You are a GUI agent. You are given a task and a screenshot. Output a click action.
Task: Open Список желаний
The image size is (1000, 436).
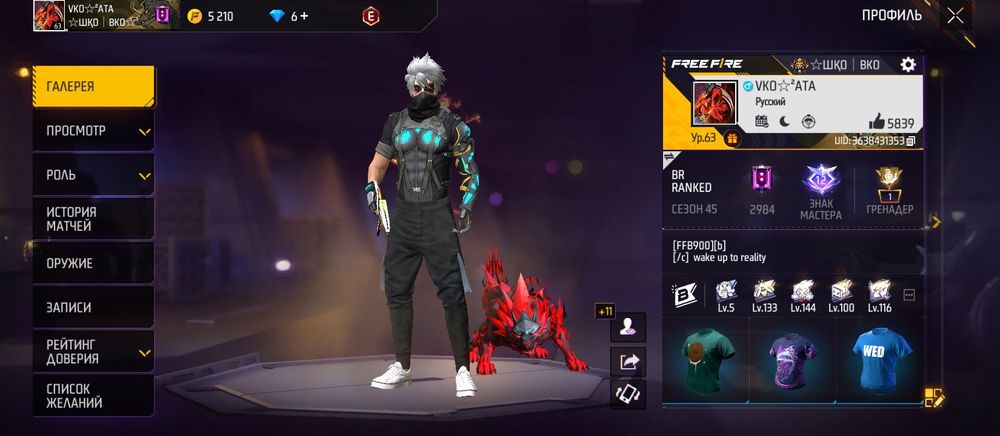click(92, 395)
